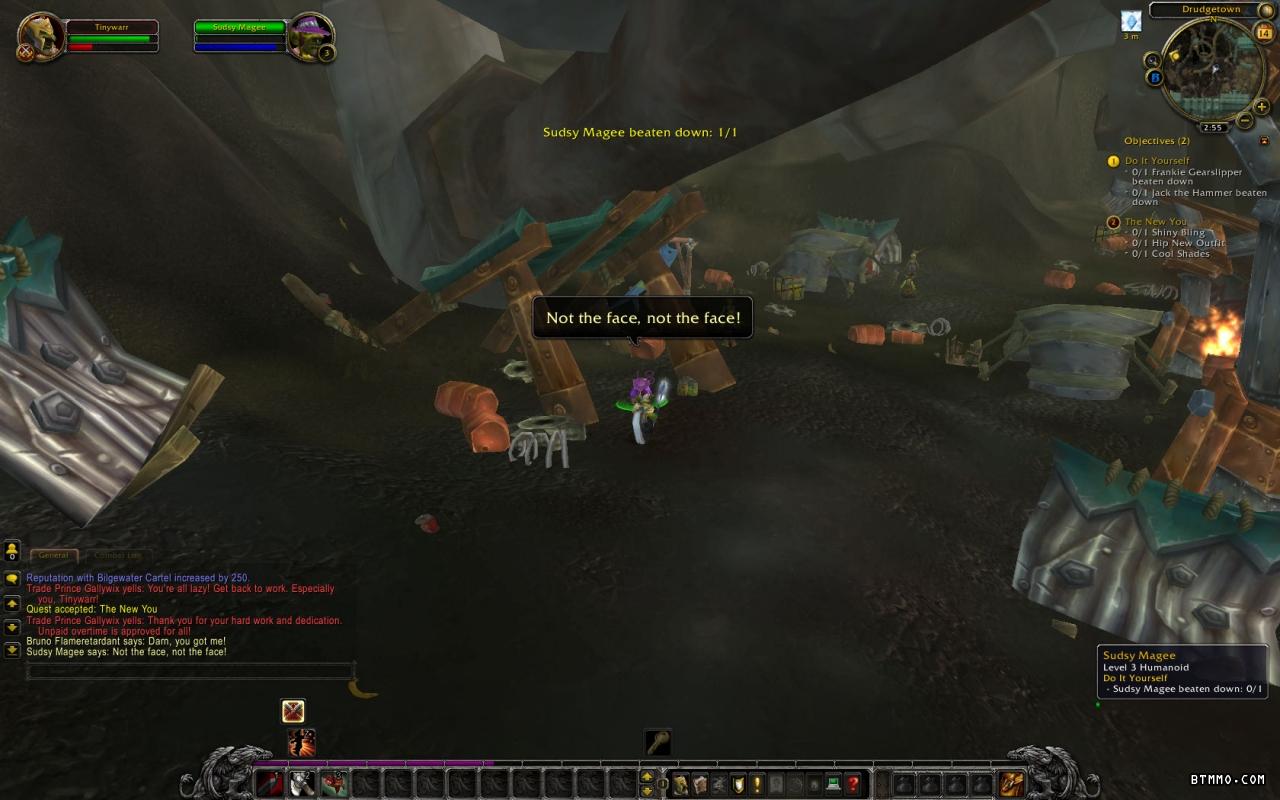Click the key item button above the action bar

pos(657,742)
